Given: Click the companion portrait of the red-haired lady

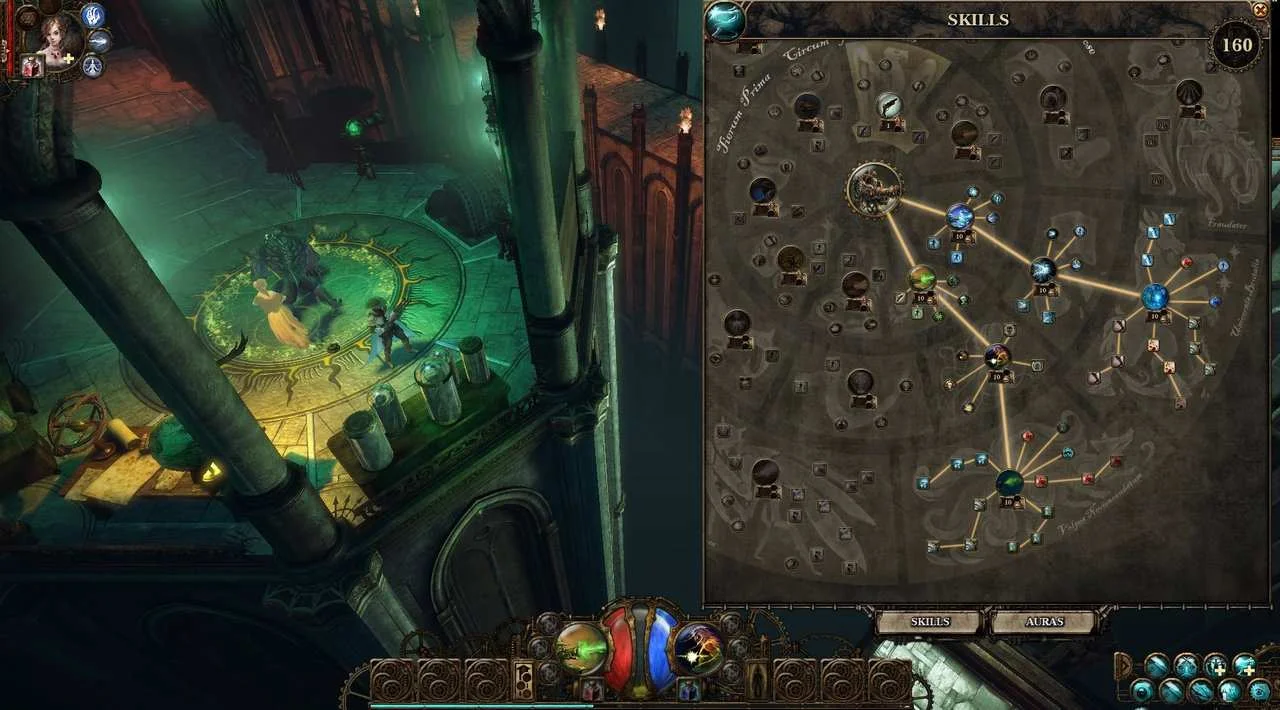Looking at the screenshot, I should coord(62,35).
